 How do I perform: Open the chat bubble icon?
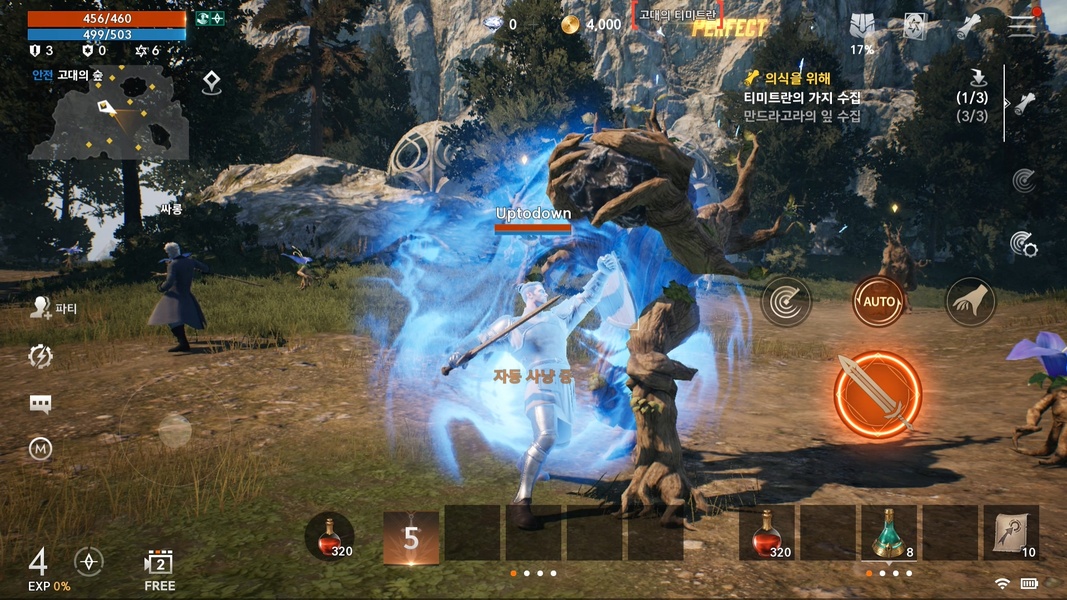click(41, 404)
